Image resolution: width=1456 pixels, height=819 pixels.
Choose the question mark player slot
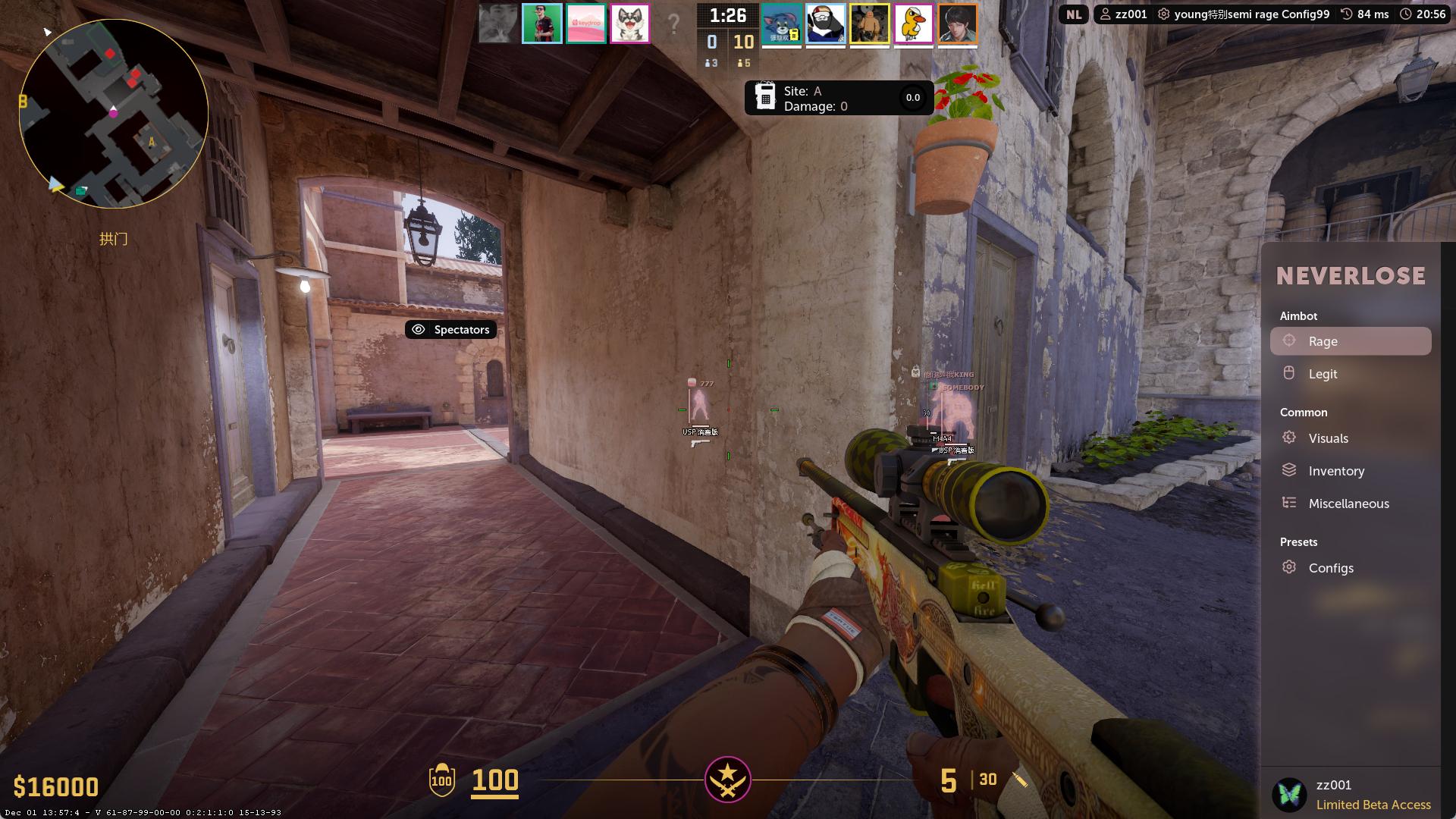coord(673,24)
